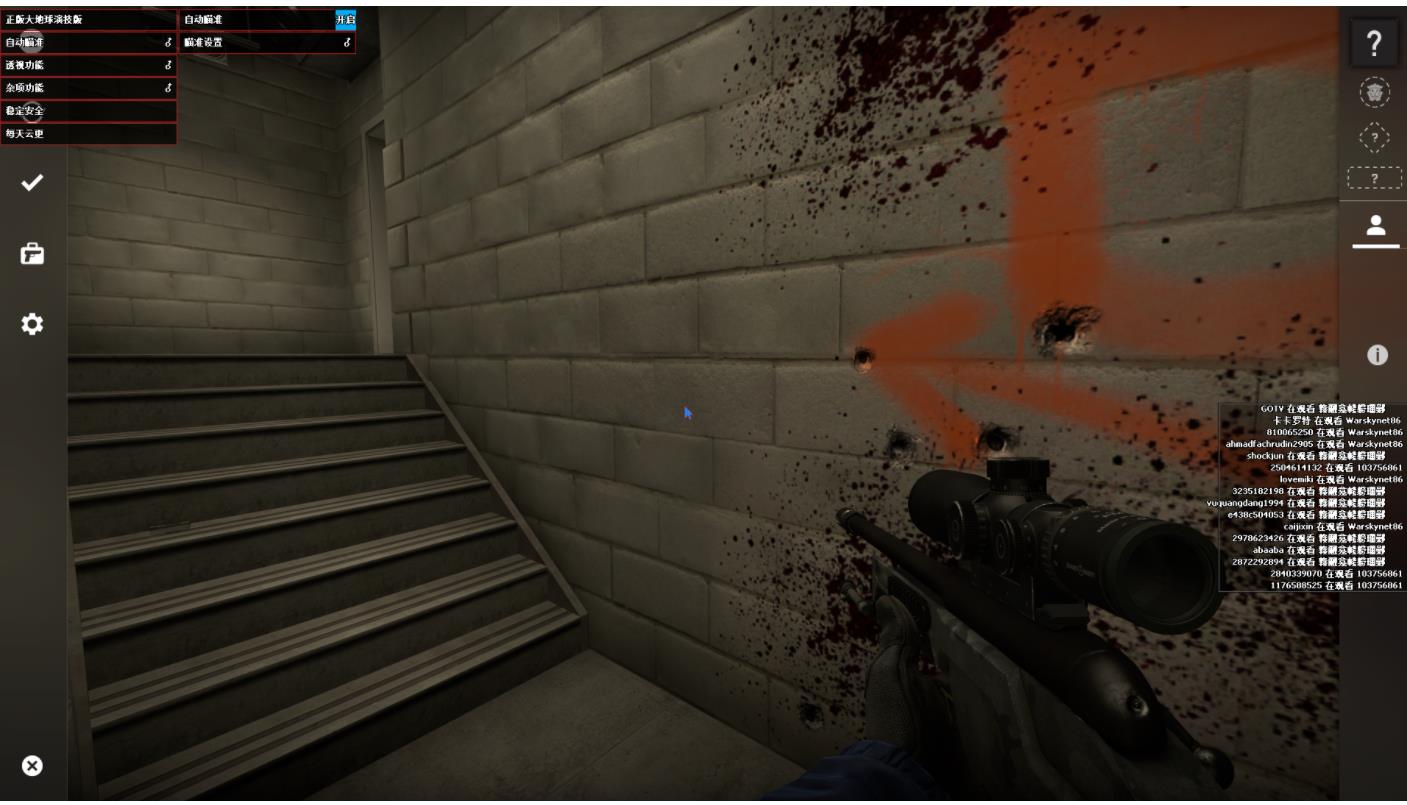This screenshot has height=805, width=1407.
Task: Open the inventory briefcase icon
Action: 33,254
